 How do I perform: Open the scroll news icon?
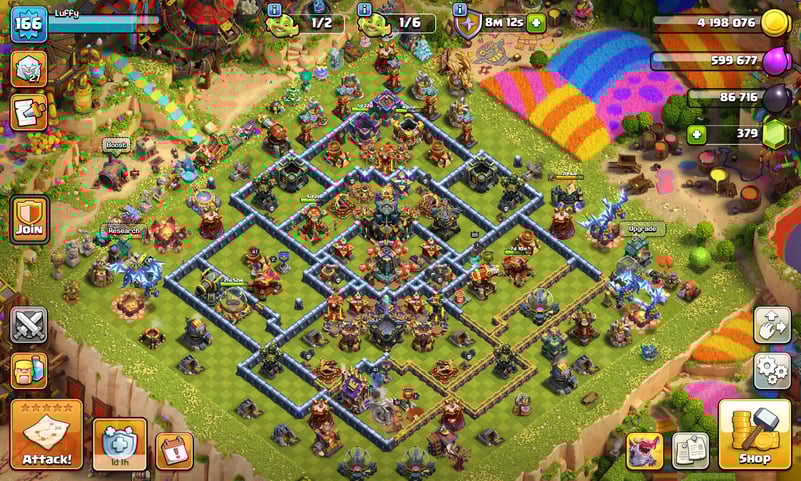click(29, 113)
